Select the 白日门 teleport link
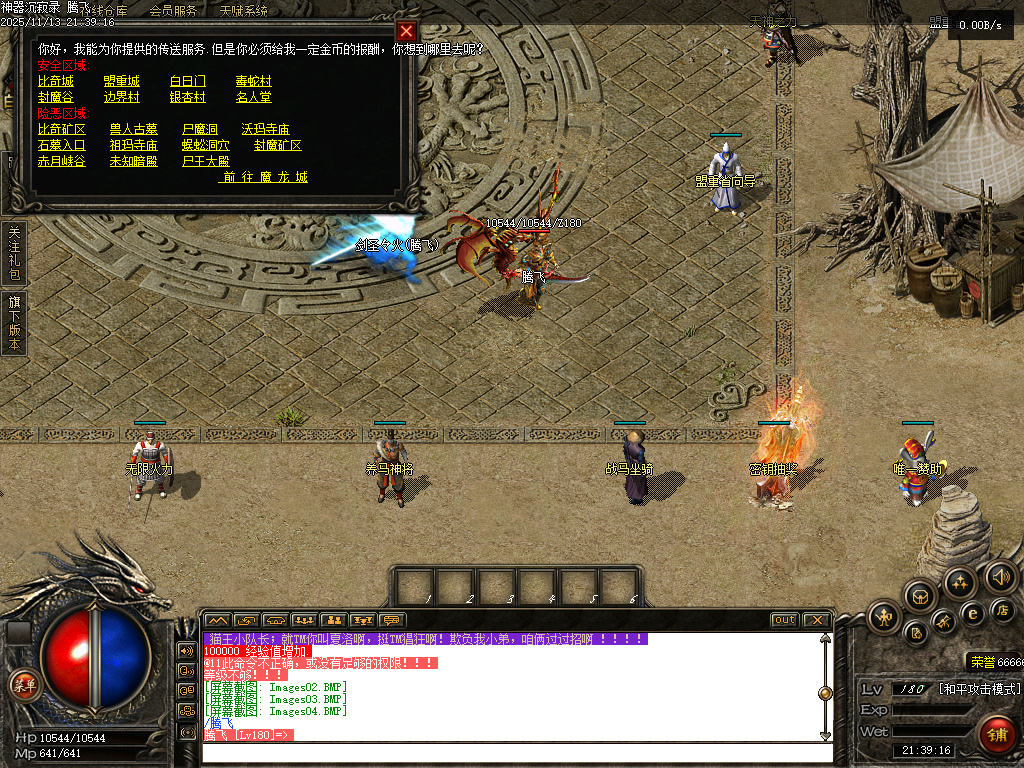The image size is (1024, 768). pyautogui.click(x=187, y=81)
